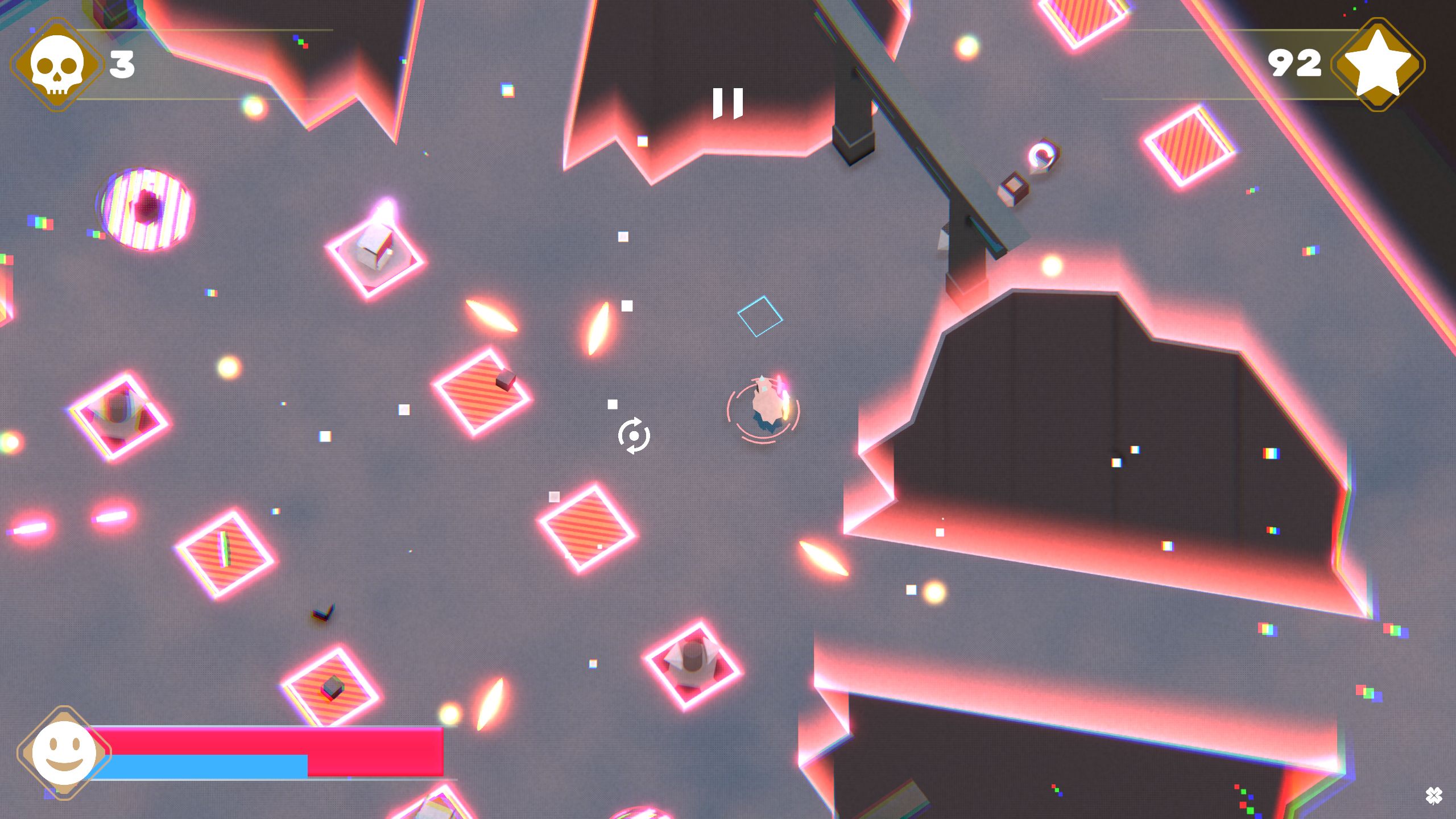Pause the game with the pause button
Viewport: 1456px width, 819px height.
[727, 103]
